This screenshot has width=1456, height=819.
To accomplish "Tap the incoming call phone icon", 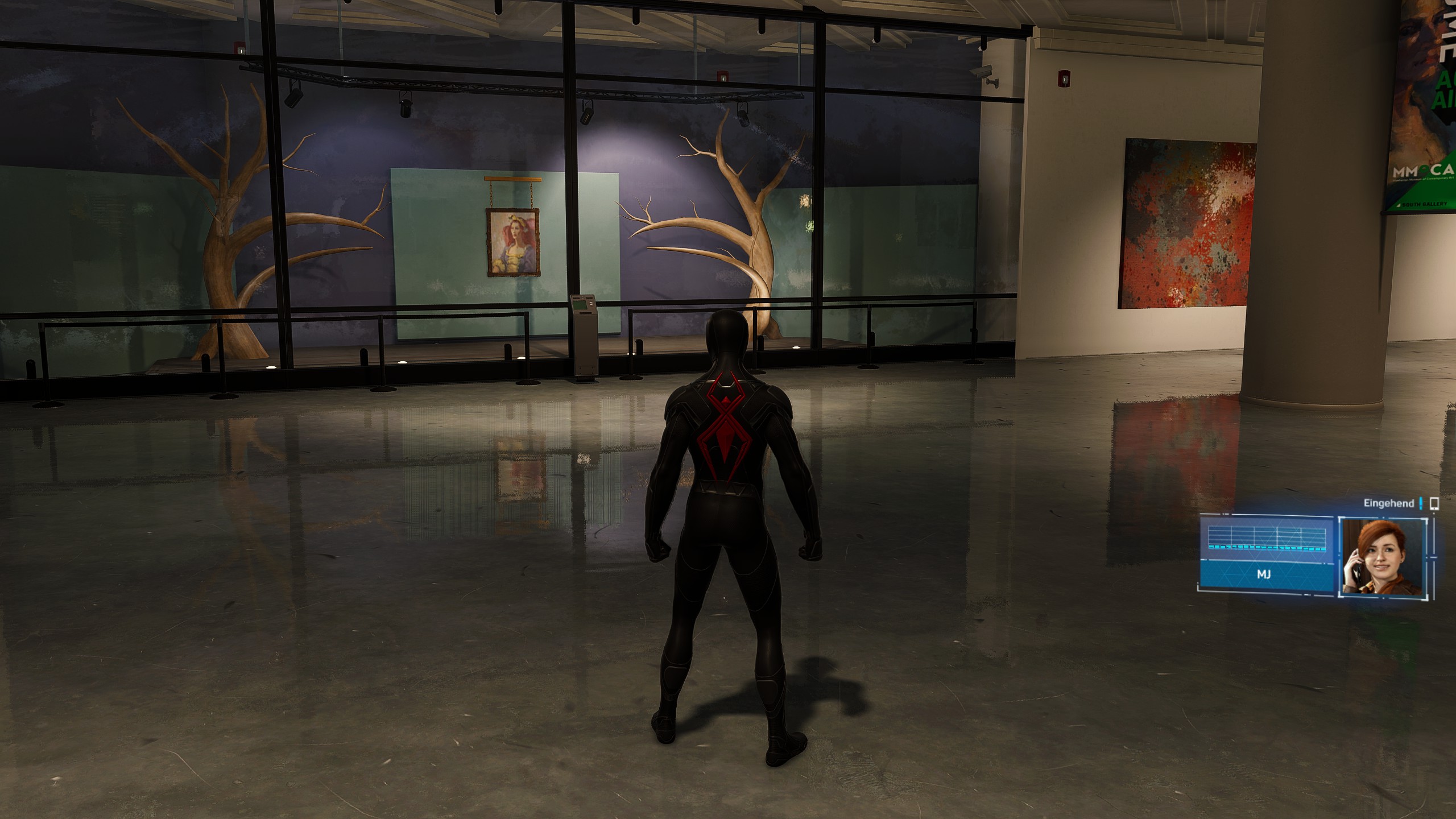I will (x=1434, y=503).
